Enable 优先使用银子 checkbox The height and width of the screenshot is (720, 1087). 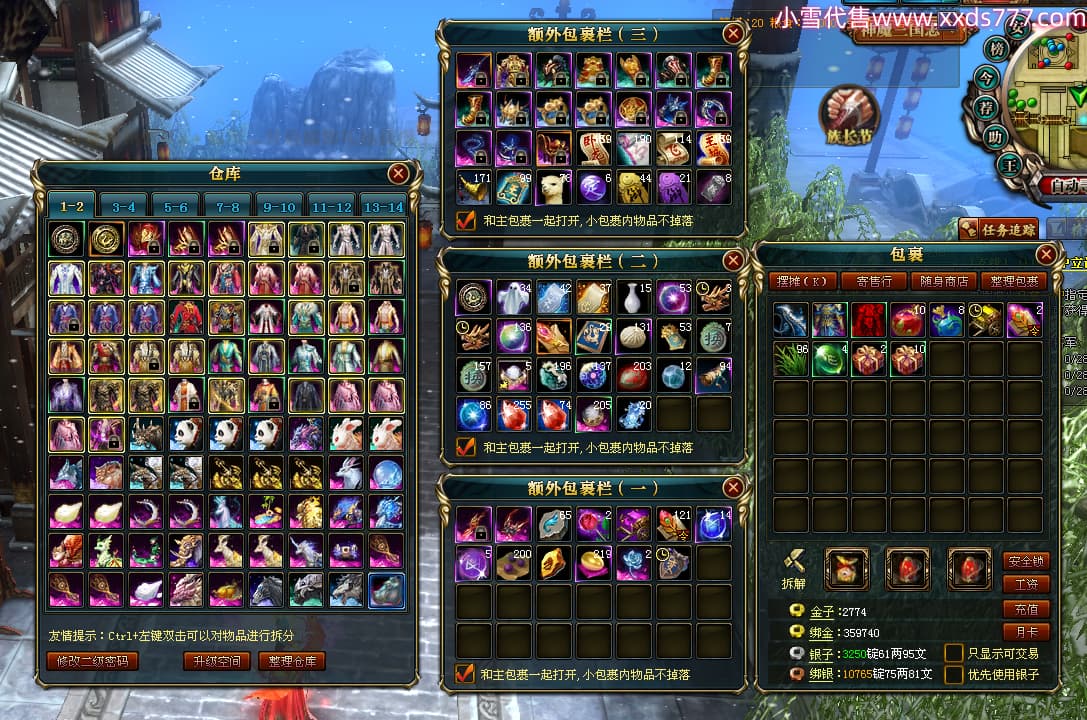[954, 674]
